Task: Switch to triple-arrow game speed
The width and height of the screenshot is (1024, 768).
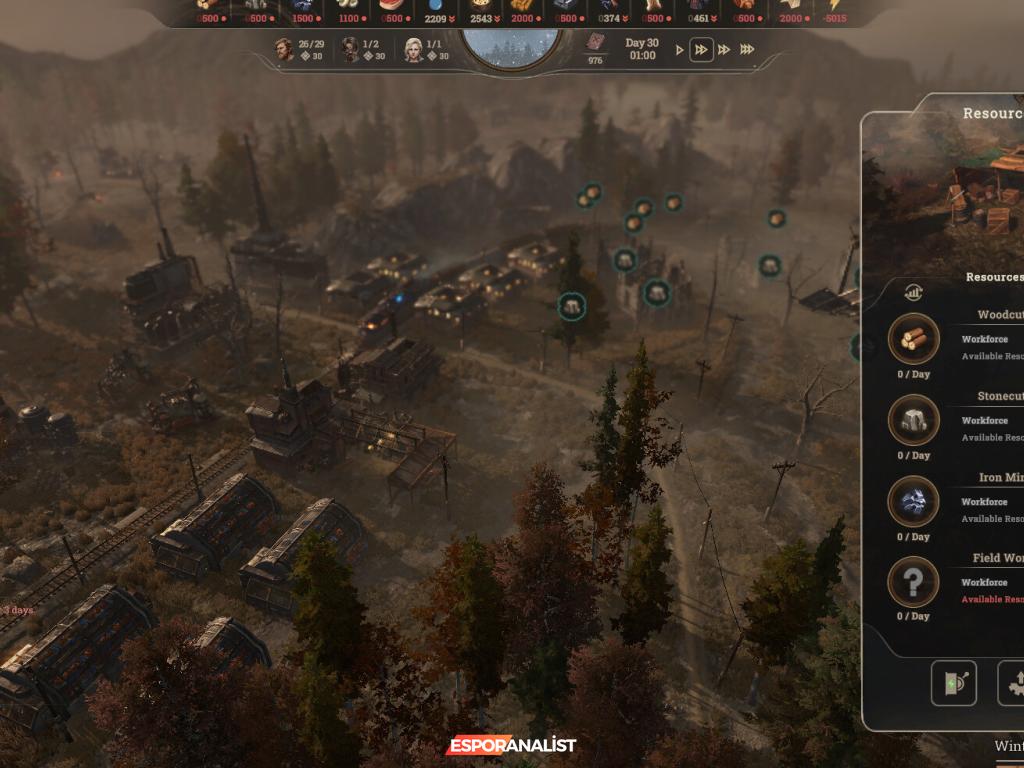Action: (724, 49)
